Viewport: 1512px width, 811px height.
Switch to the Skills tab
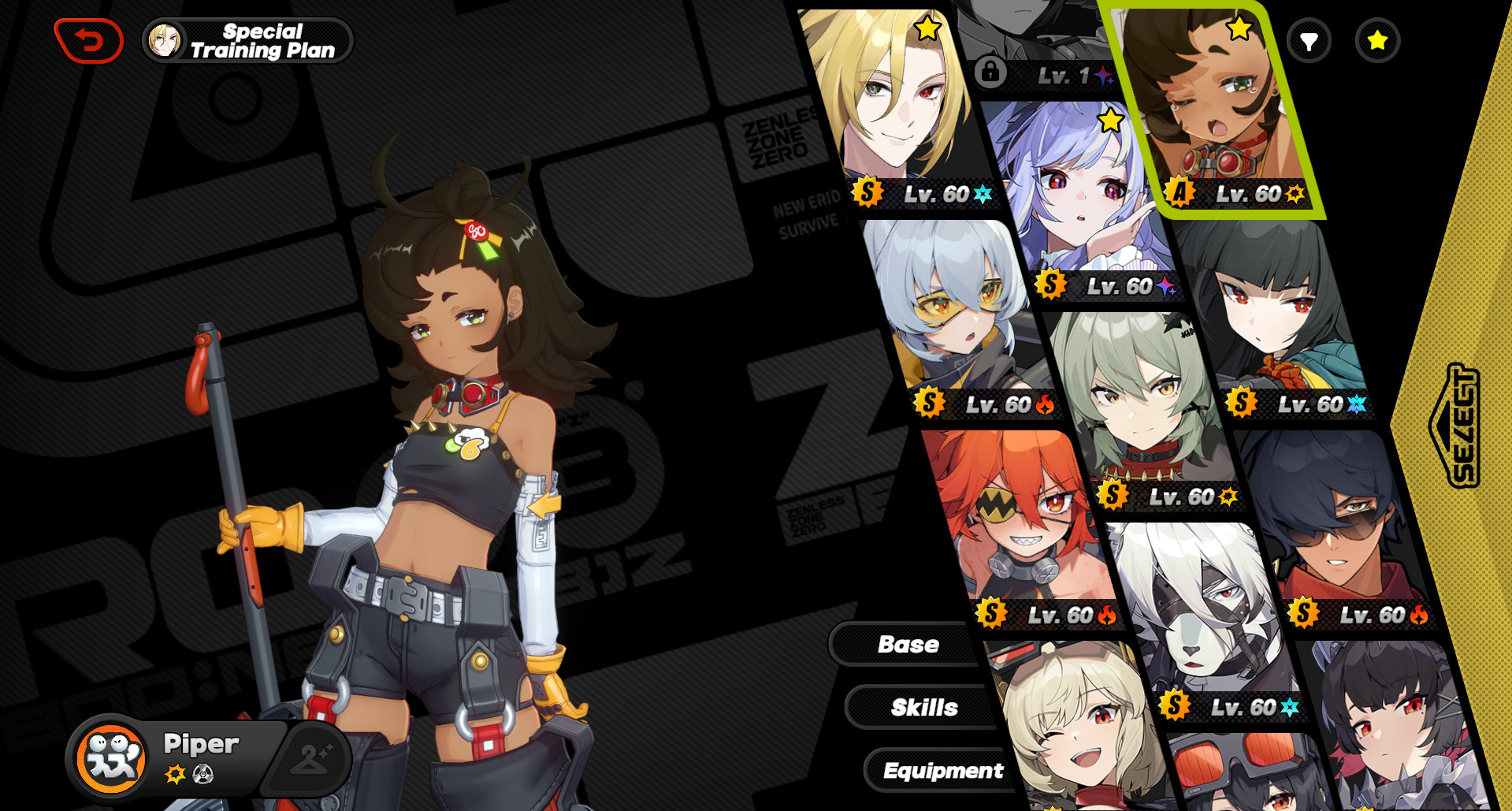[926, 707]
